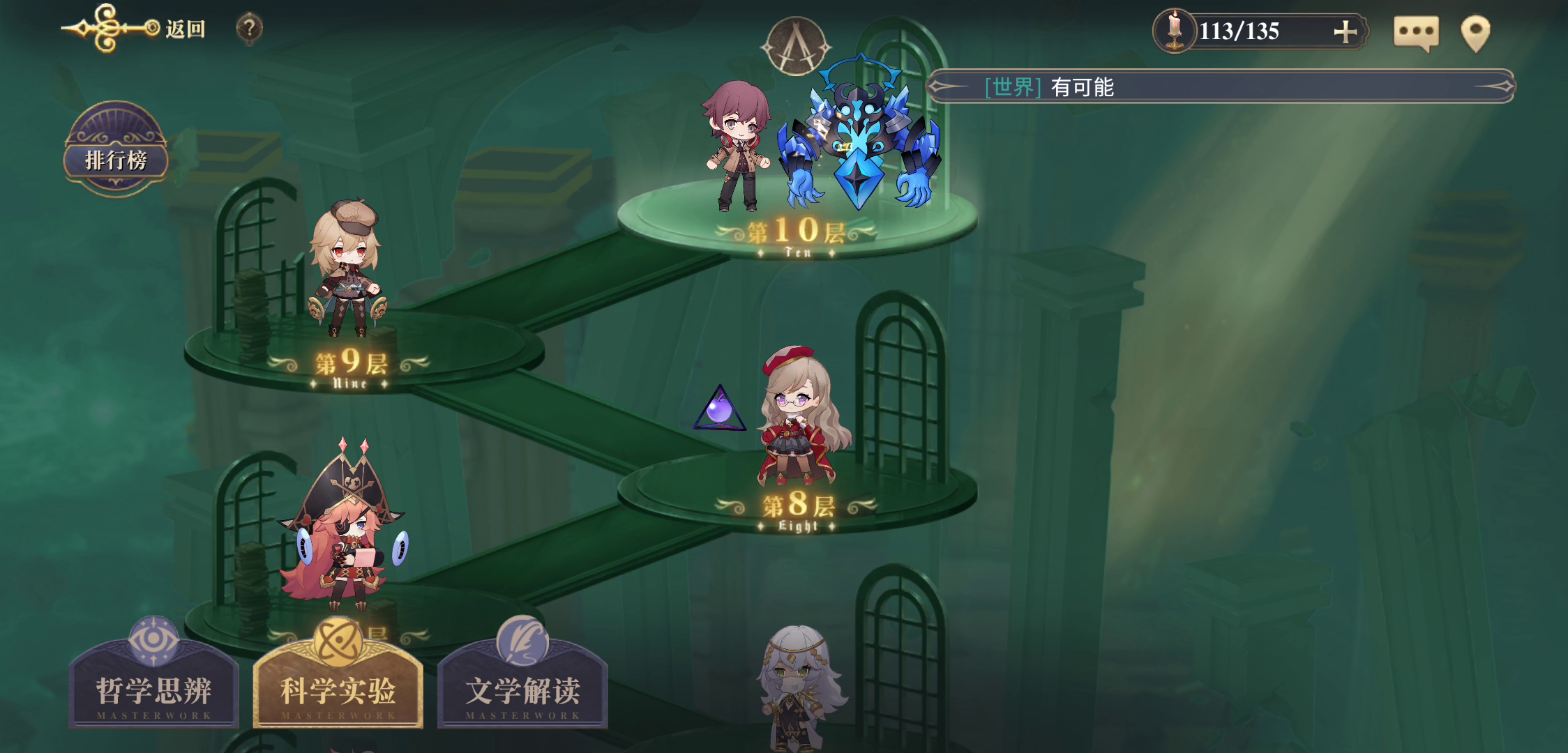Open the 排行榜 leaderboard
Image resolution: width=1568 pixels, height=753 pixels.
point(116,158)
